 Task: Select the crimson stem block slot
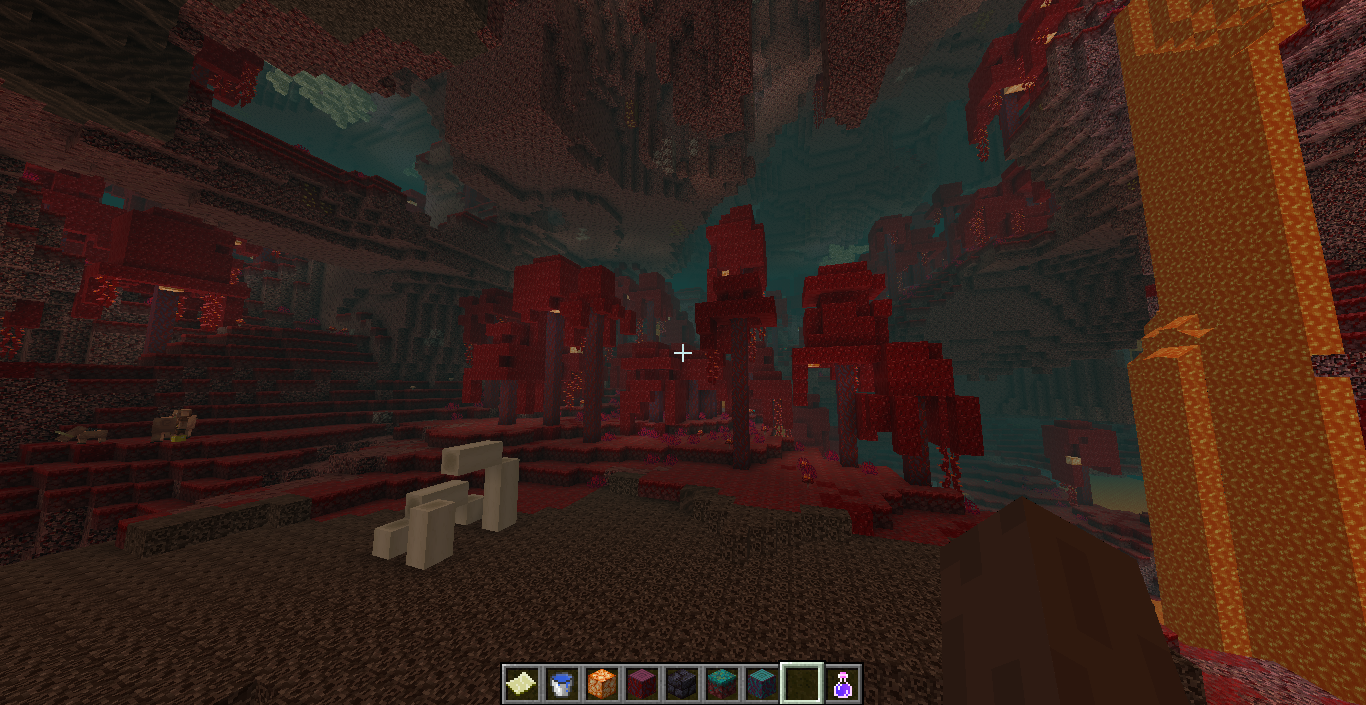coord(642,684)
